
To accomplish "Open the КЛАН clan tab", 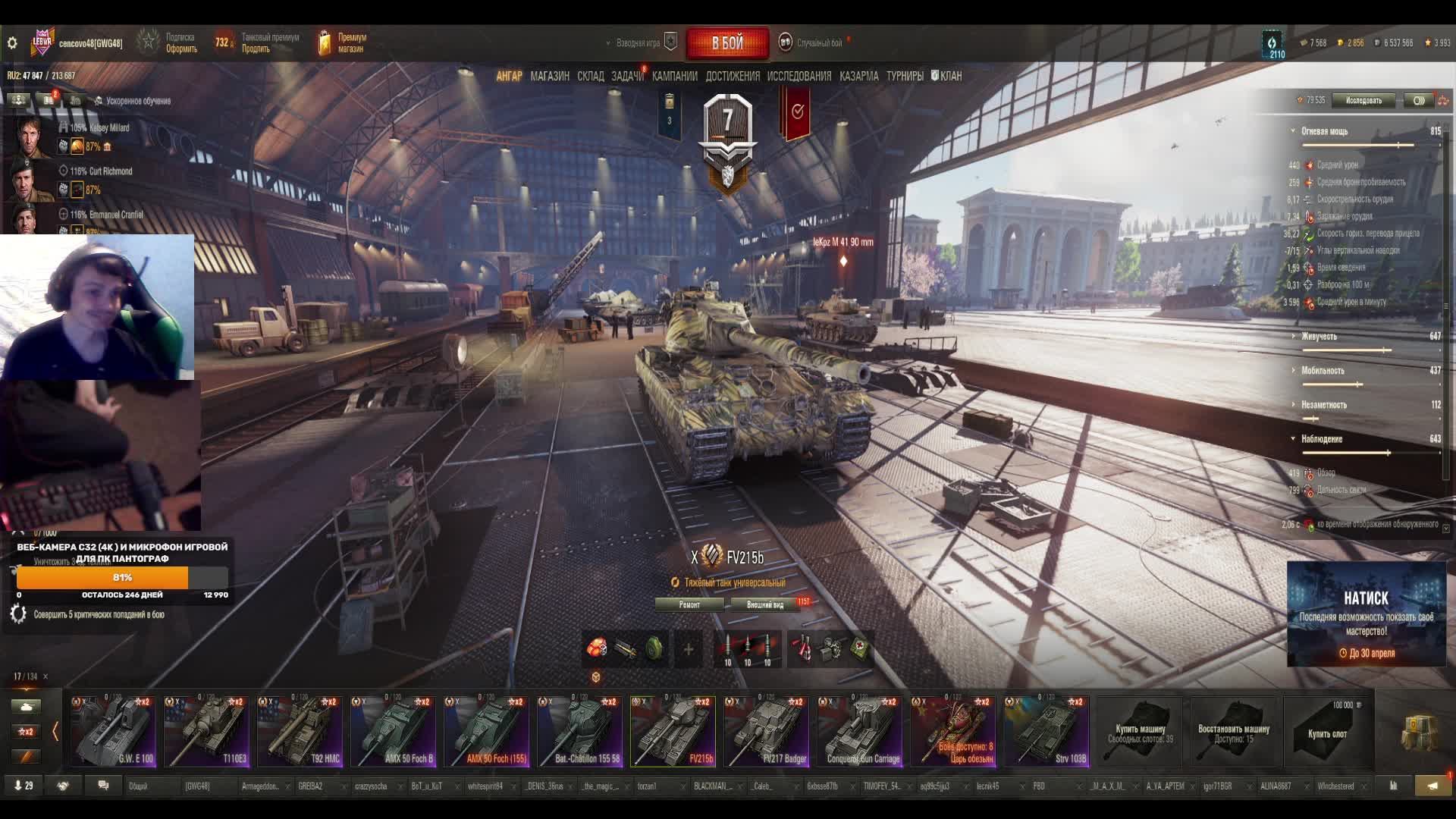I will point(947,76).
